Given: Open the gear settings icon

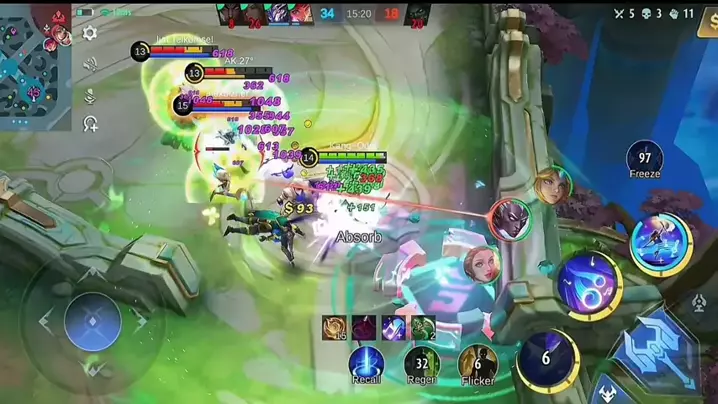Looking at the screenshot, I should [90, 33].
